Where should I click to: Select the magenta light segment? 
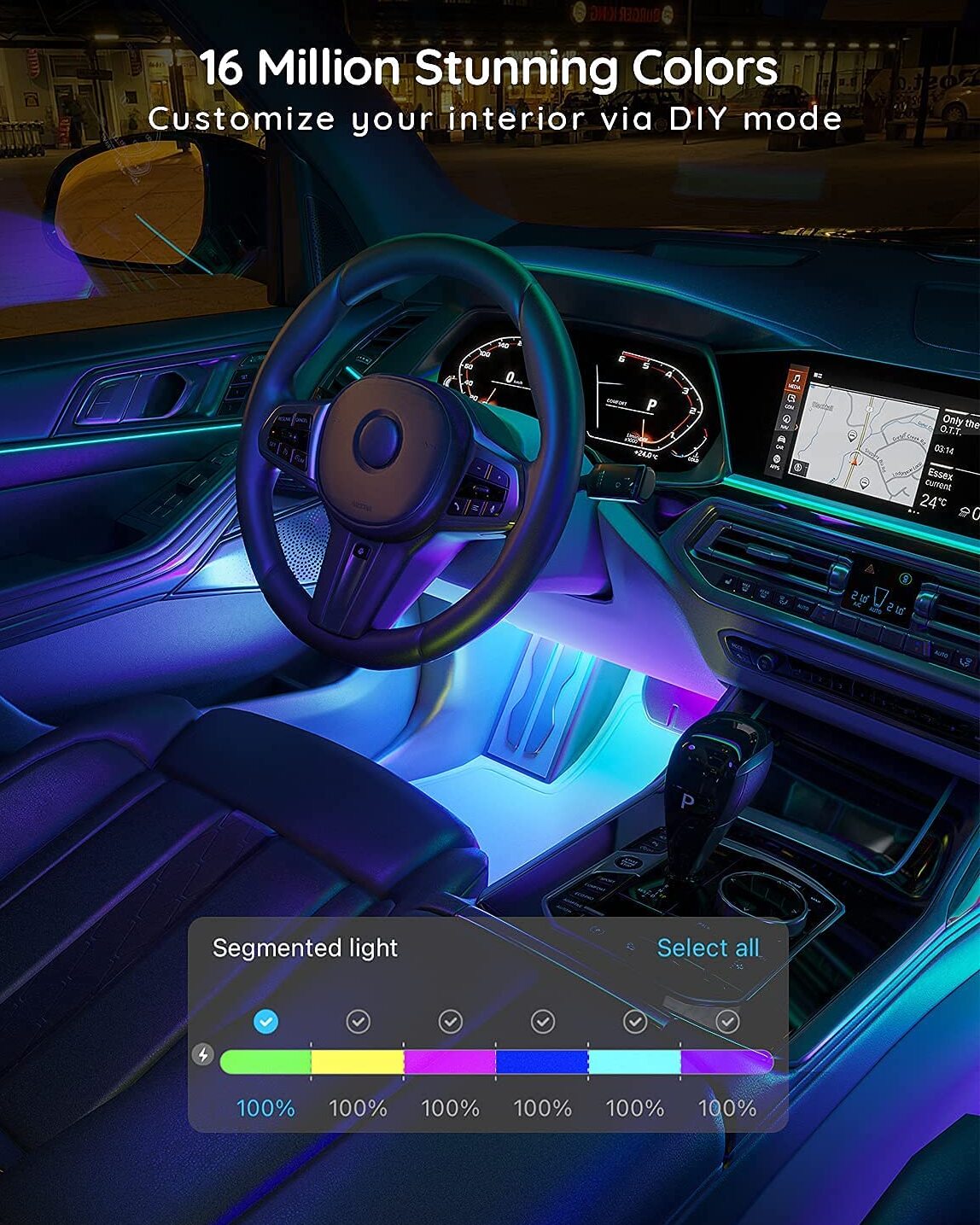click(x=450, y=1061)
